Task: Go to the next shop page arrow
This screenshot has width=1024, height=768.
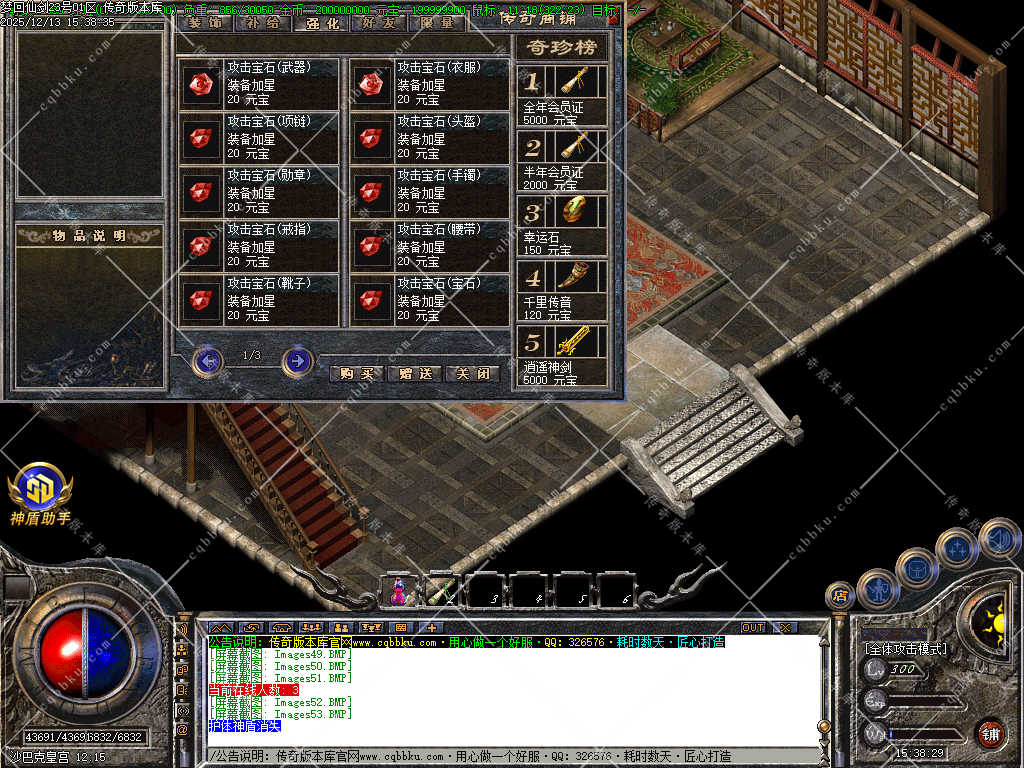Action: point(297,360)
